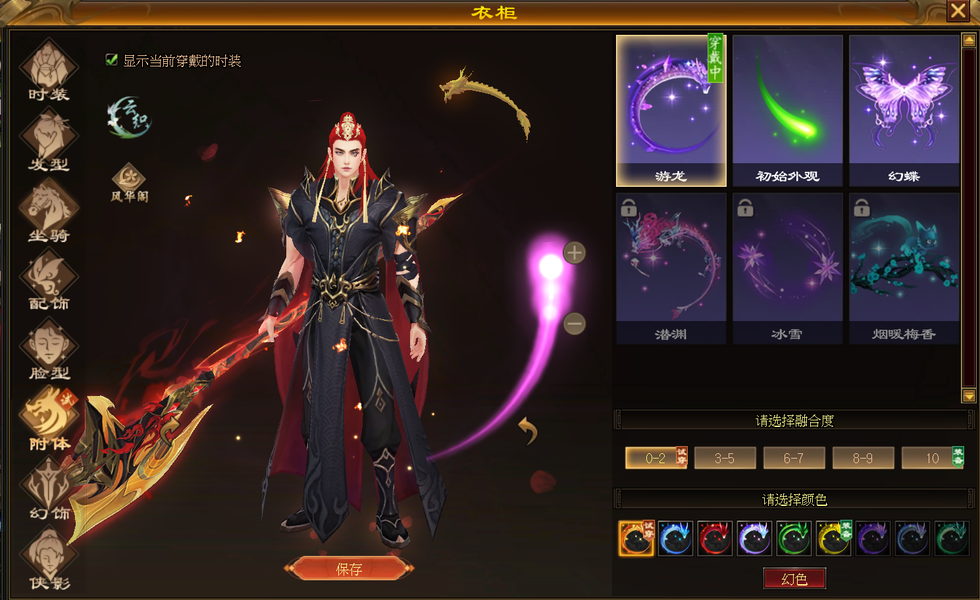980x600 pixels.
Task: Select fusion level 6-7
Action: coord(794,458)
